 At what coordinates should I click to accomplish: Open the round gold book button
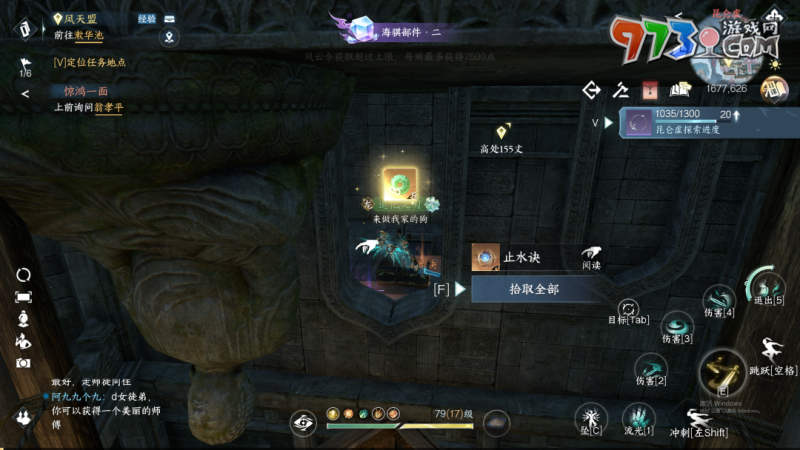click(774, 90)
